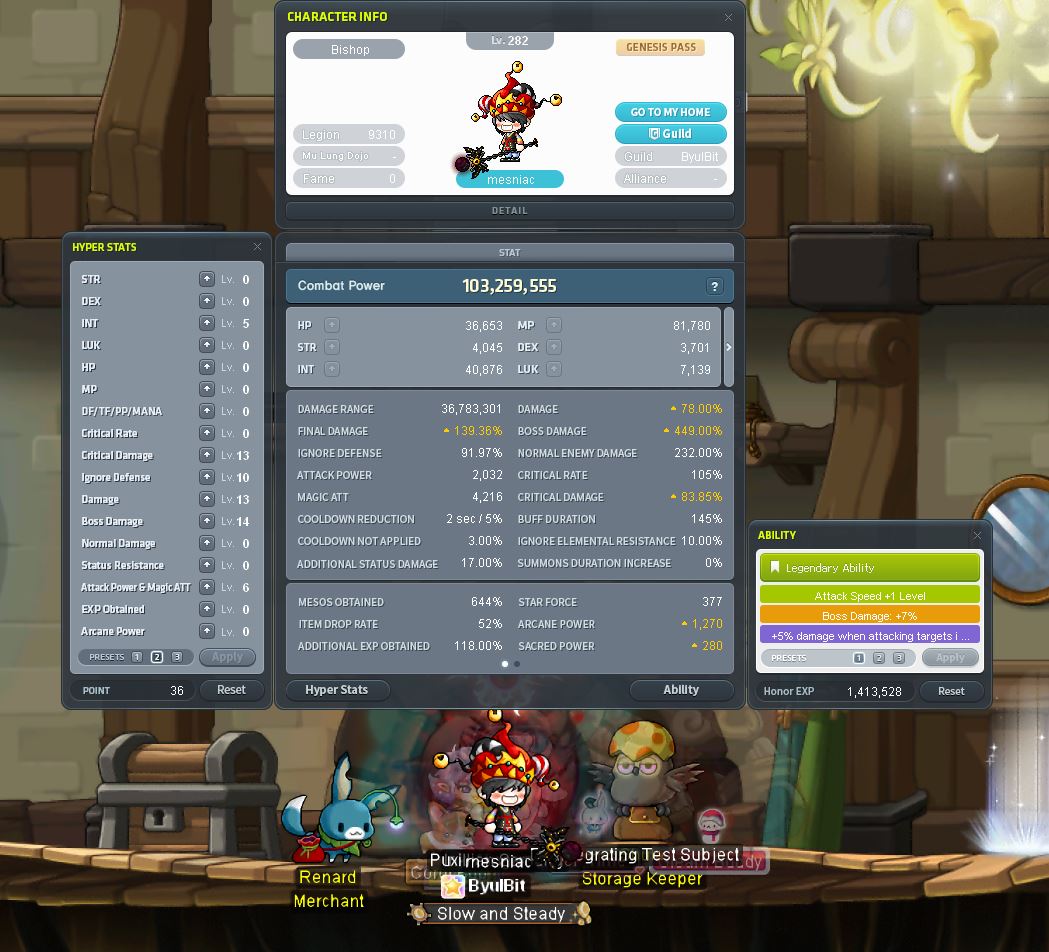
Task: Reset the Hyper Stats points
Action: click(x=231, y=690)
